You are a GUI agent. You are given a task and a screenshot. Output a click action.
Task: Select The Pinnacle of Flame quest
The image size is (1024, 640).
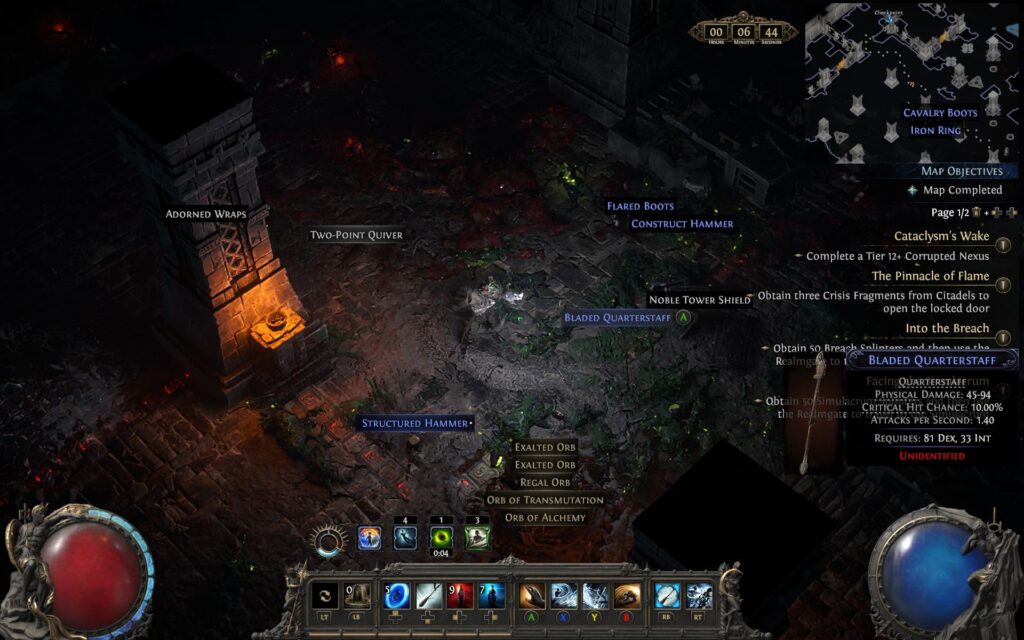pyautogui.click(x=930, y=276)
